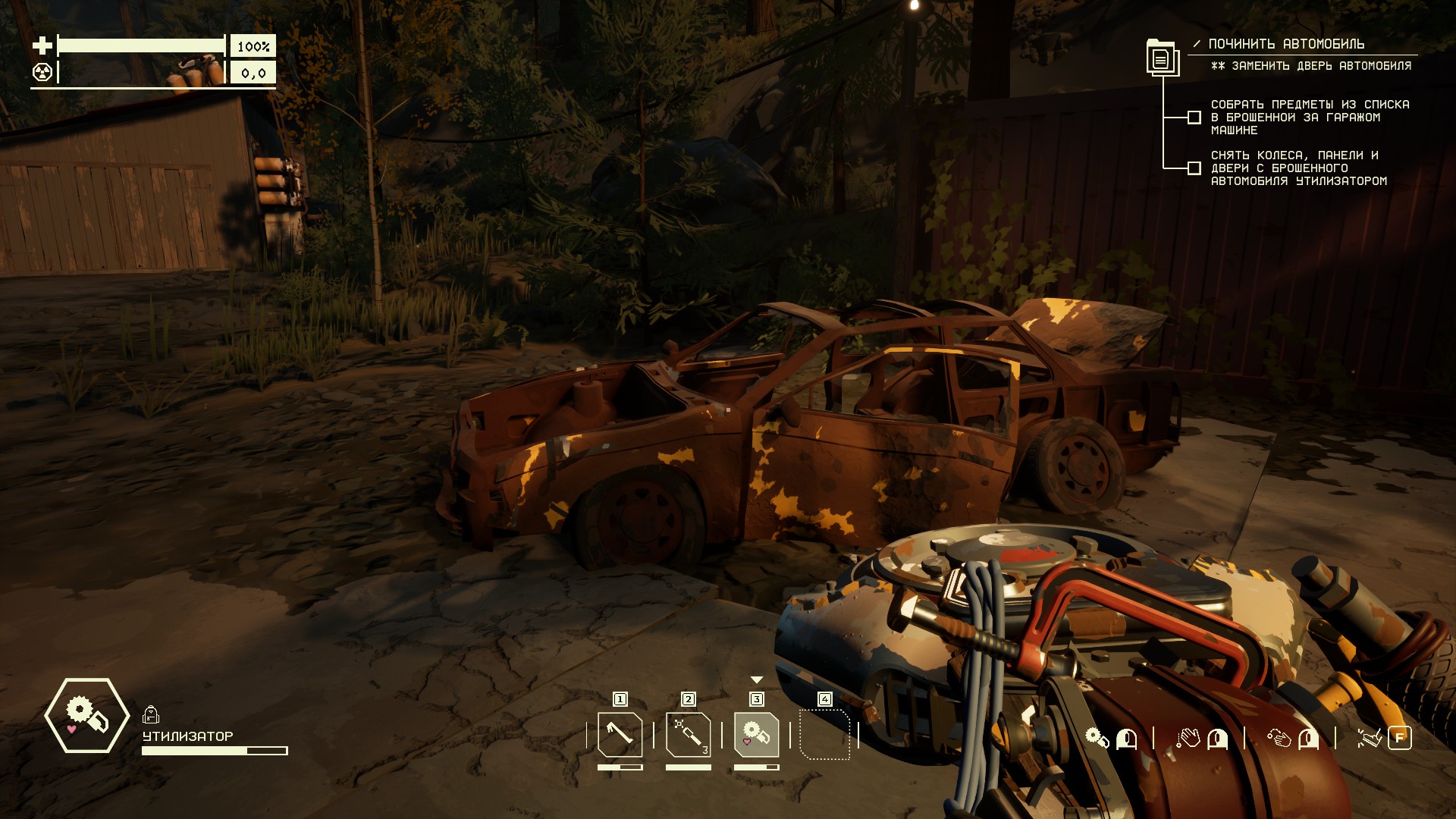Screen dimensions: 1456x819
Task: Click the ПОЧИНИТЬ АВТОМОБИЛЬ quest title
Action: point(1286,44)
